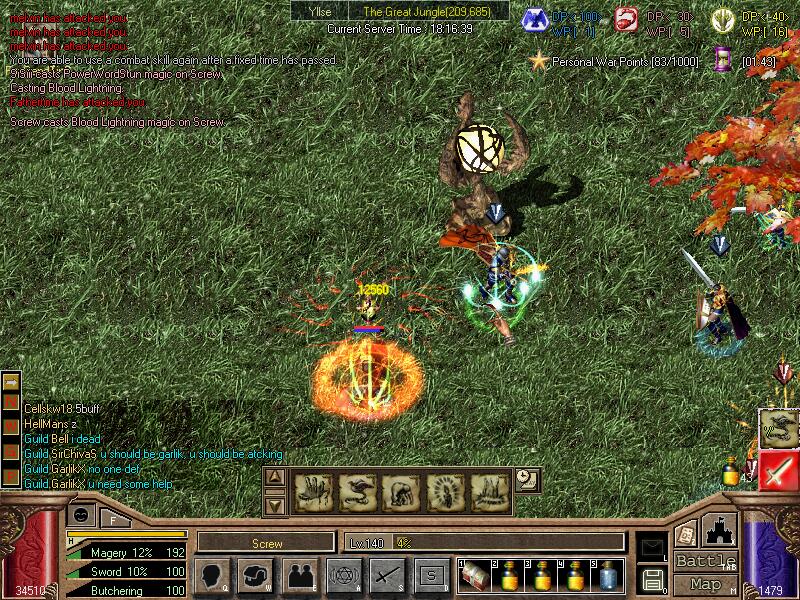Open the Map panel
This screenshot has height=600, width=800.
point(706,584)
